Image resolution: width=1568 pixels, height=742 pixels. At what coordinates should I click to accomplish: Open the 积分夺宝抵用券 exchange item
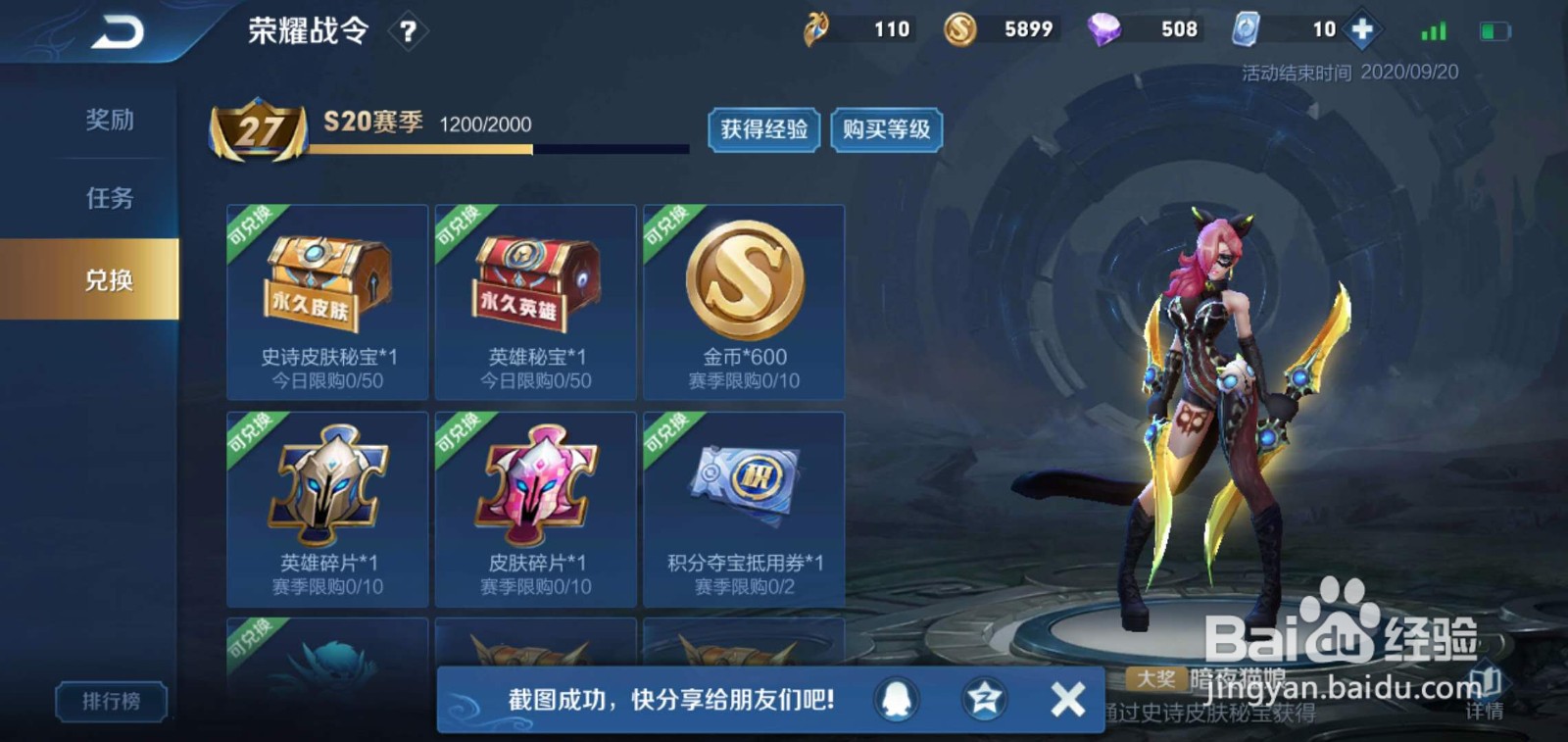click(x=743, y=510)
